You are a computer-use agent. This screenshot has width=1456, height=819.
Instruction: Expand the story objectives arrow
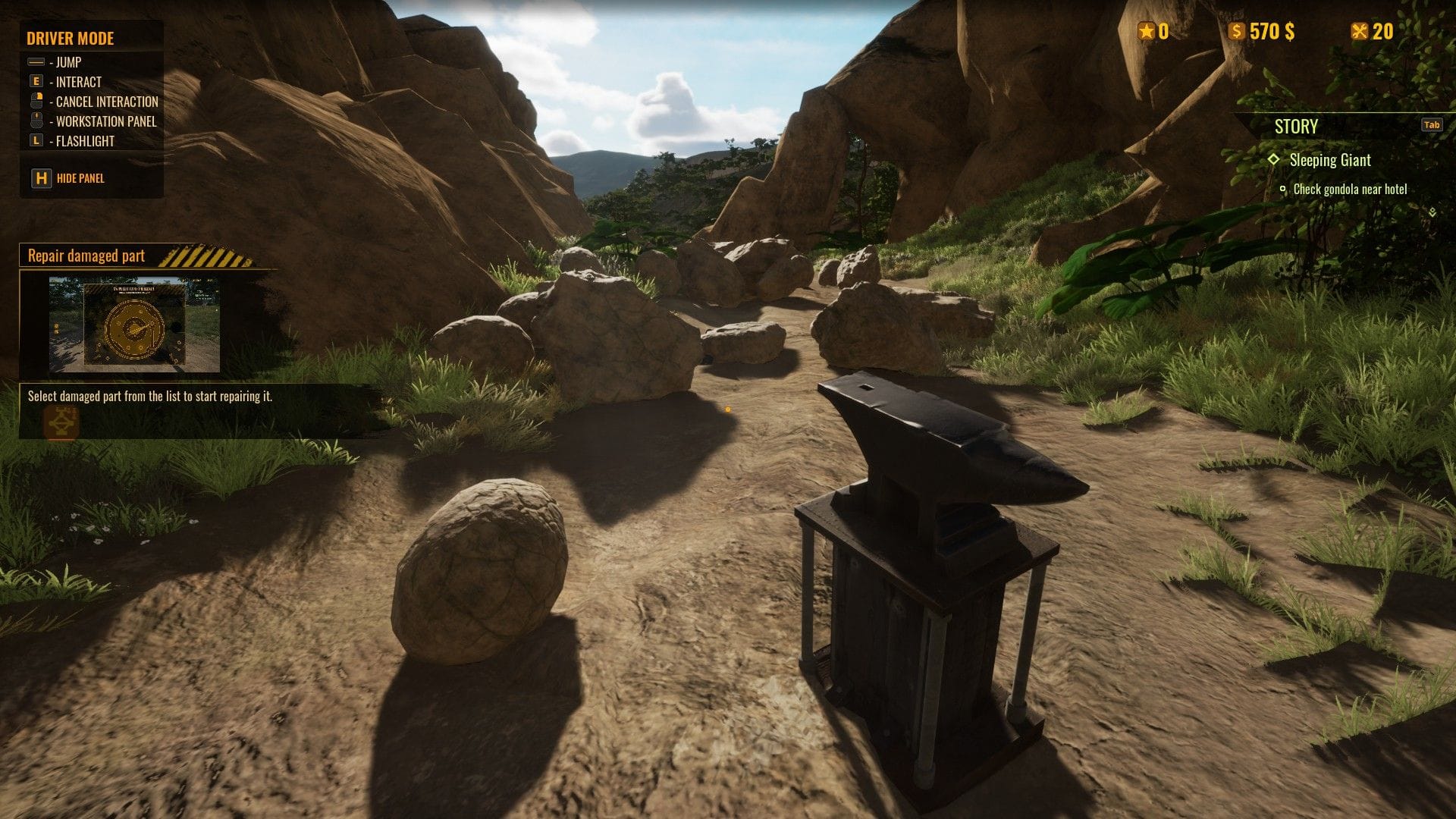coord(1432,213)
